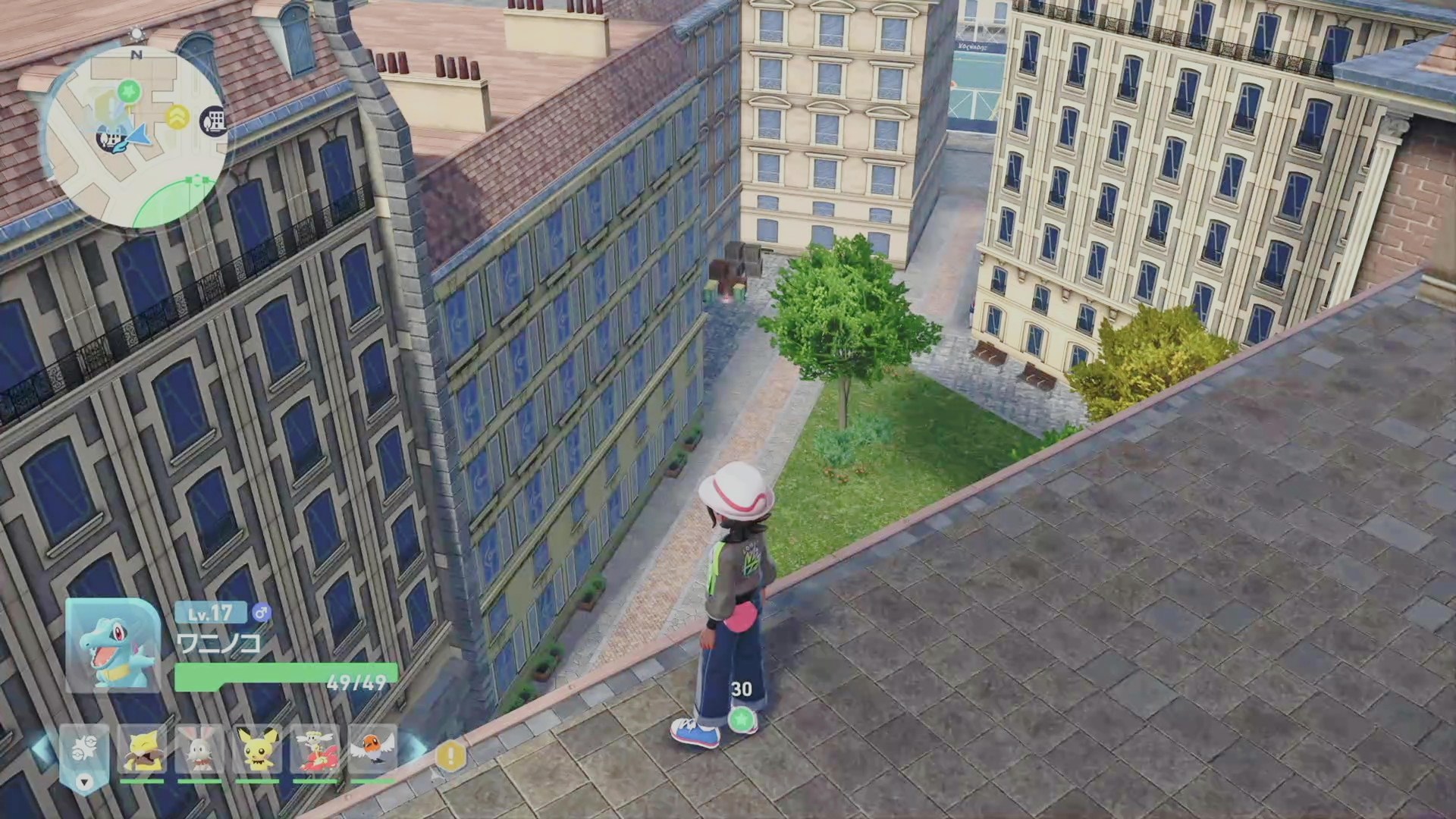The width and height of the screenshot is (1456, 819).
Task: Open the party Poké Ball switch panel
Action: (83, 754)
